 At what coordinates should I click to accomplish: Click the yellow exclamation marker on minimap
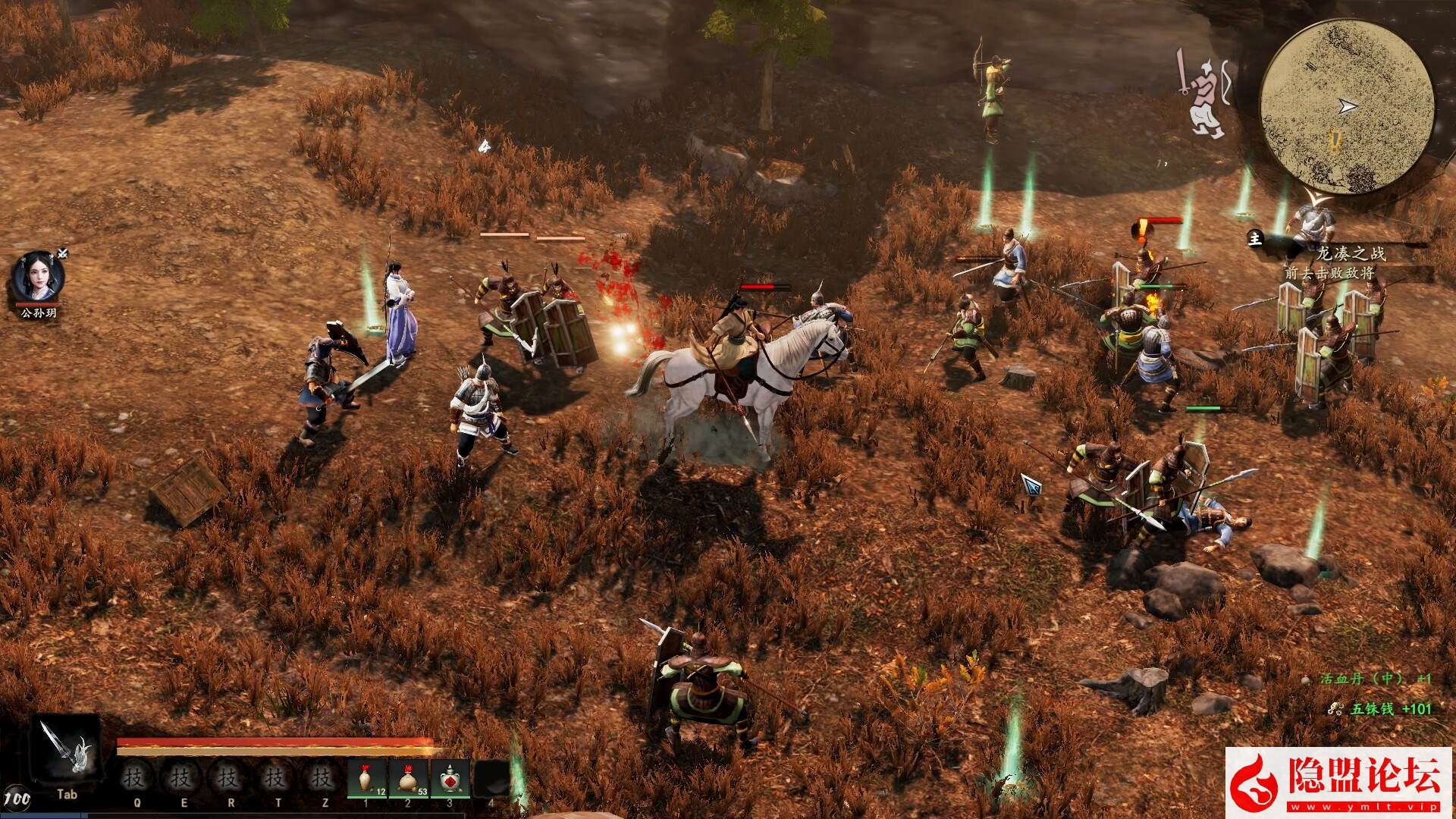tap(1335, 141)
